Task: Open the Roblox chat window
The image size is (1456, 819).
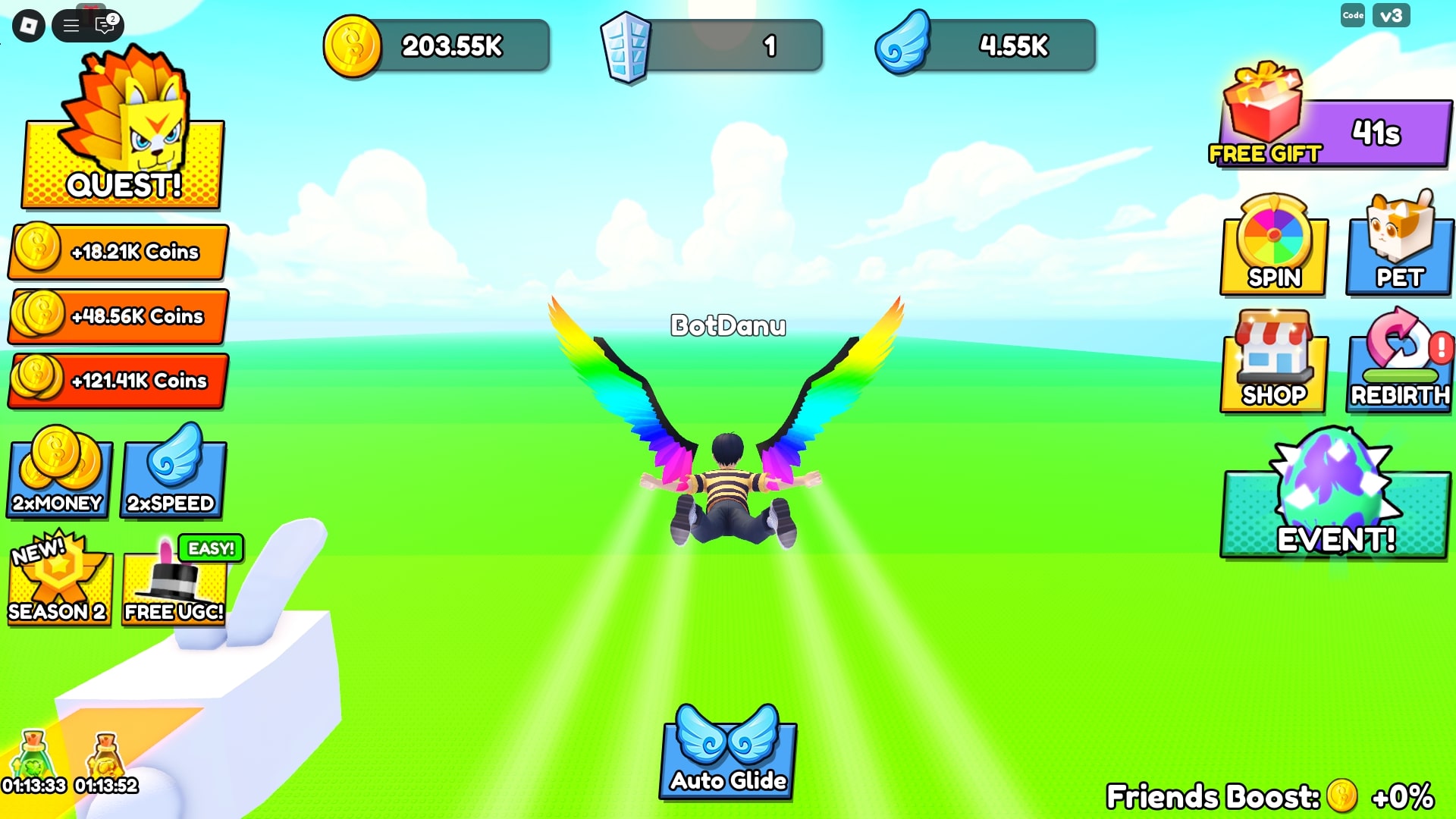Action: [x=105, y=26]
